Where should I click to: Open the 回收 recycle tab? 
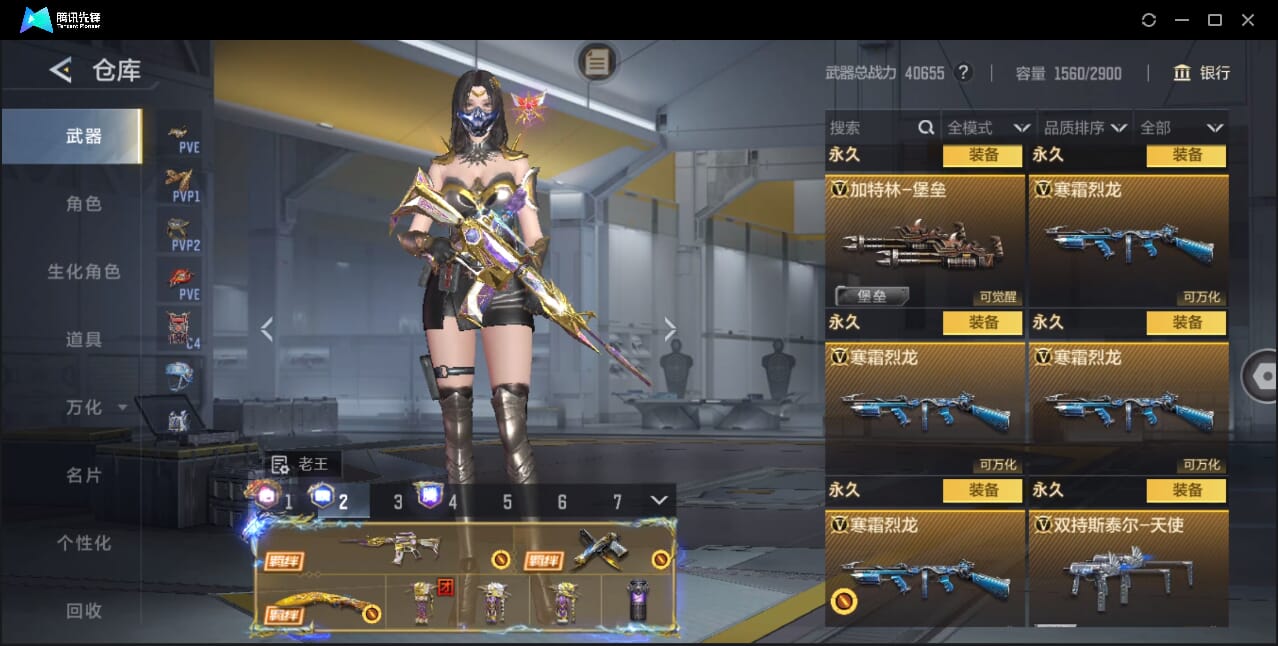84,611
